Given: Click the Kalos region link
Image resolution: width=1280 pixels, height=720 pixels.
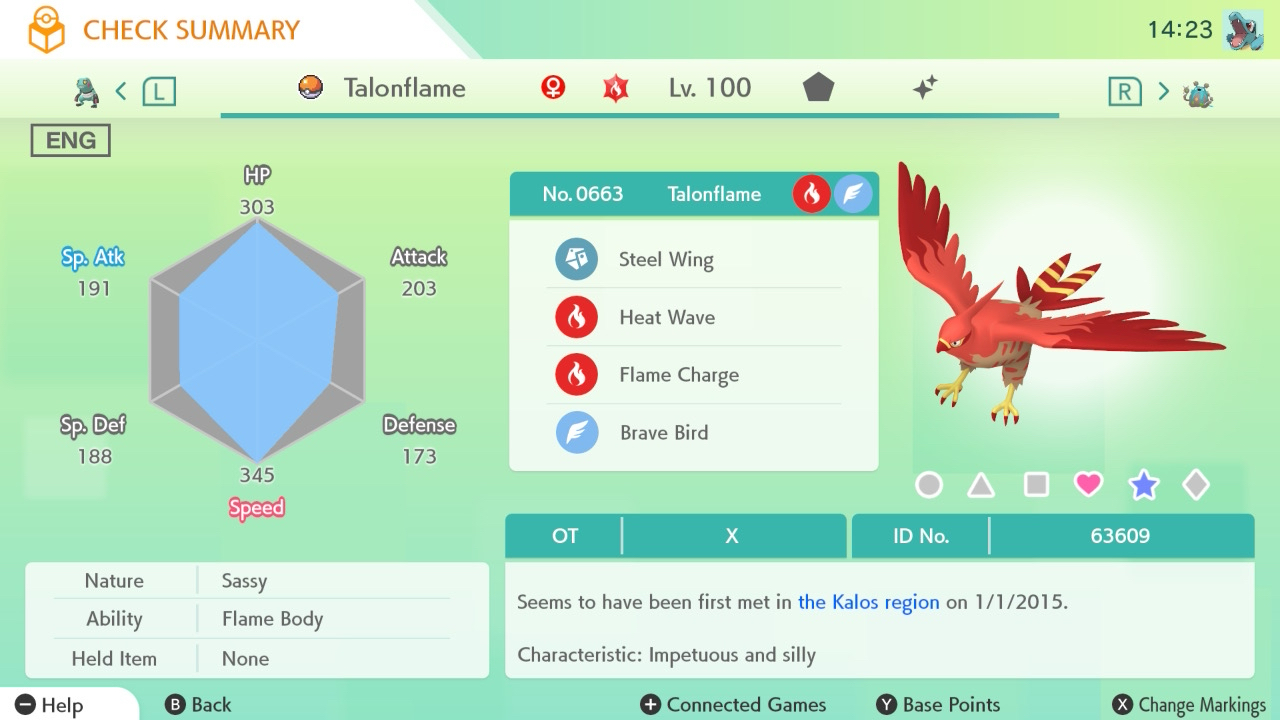Looking at the screenshot, I should [x=868, y=603].
